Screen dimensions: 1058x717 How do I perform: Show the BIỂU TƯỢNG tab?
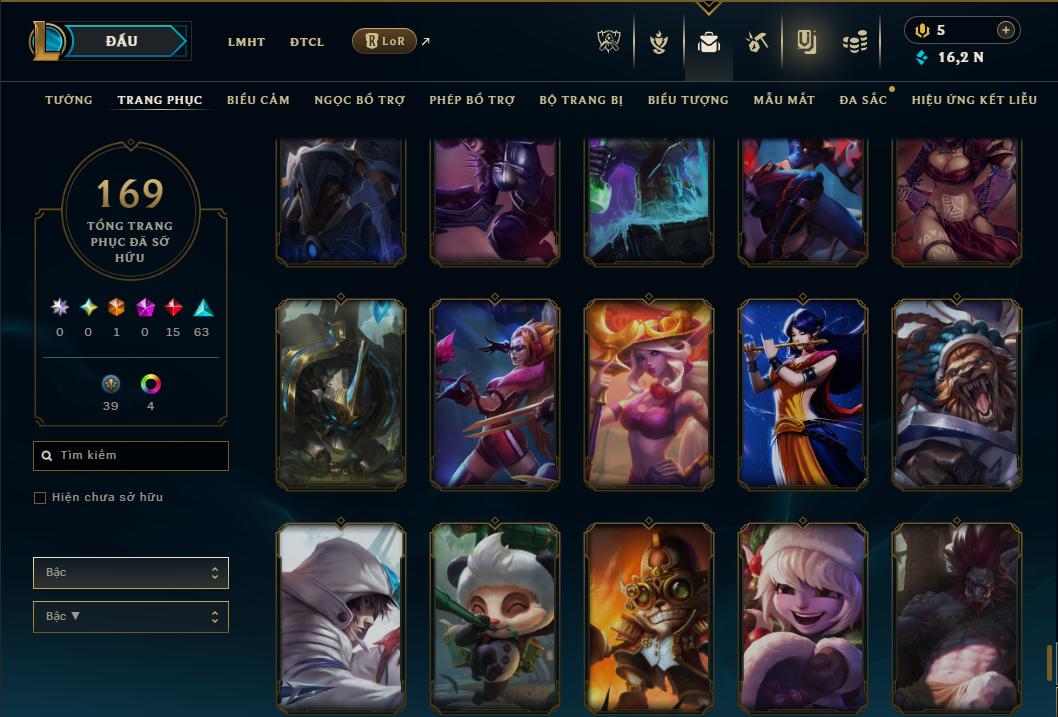pos(688,100)
